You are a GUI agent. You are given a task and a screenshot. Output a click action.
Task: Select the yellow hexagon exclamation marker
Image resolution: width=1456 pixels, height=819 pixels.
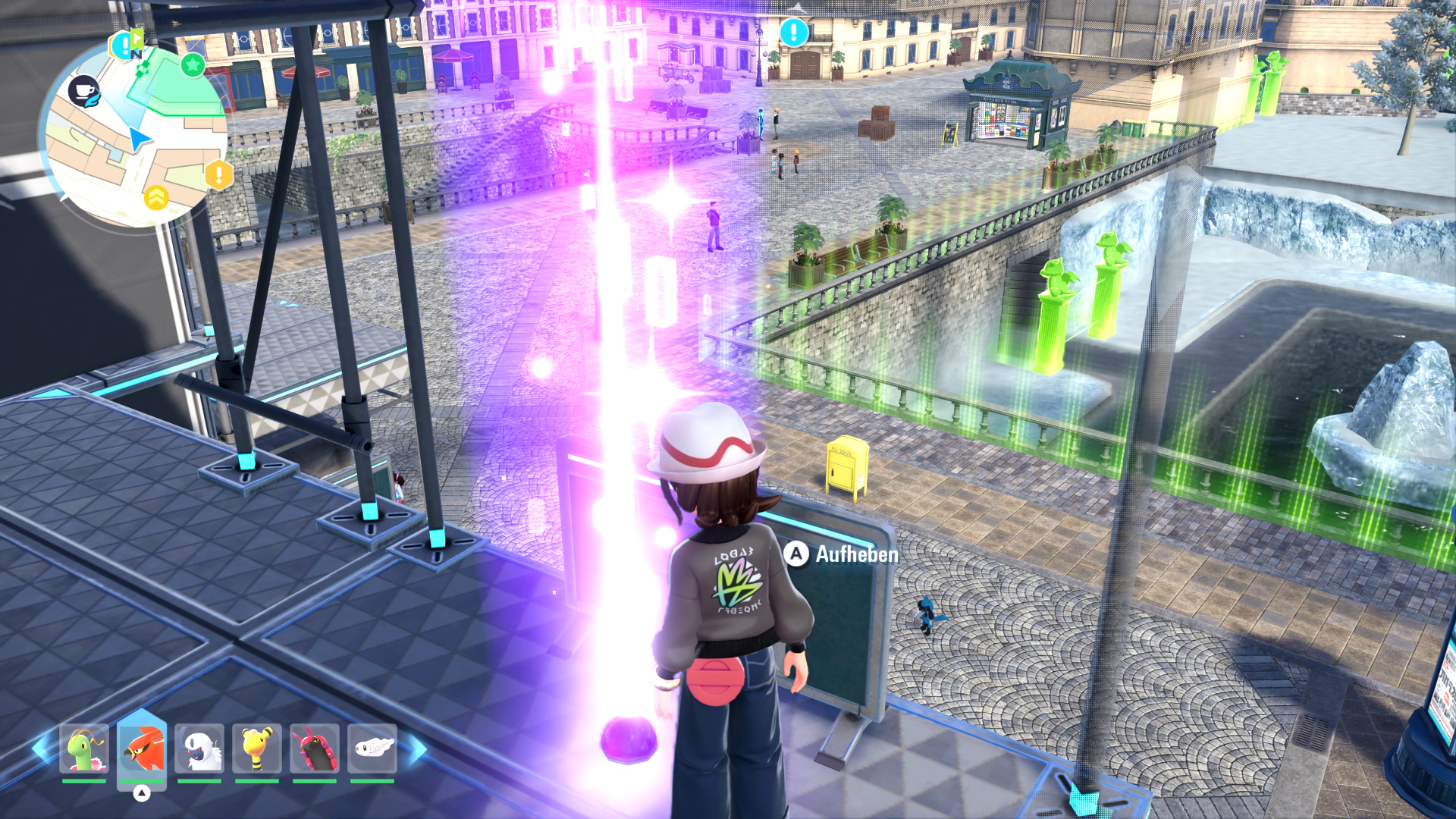point(218,175)
